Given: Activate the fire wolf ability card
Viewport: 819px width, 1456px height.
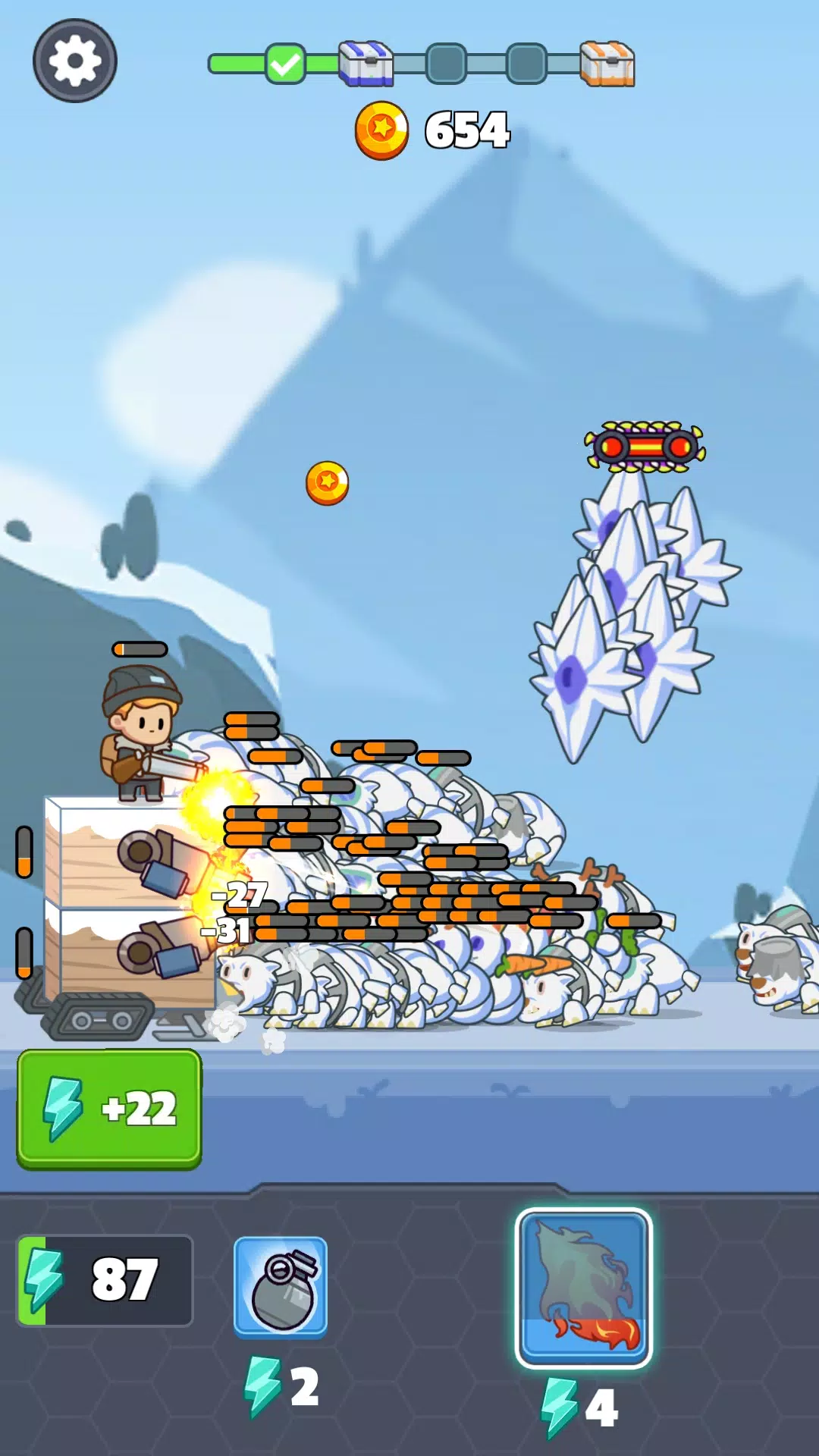Looking at the screenshot, I should [x=583, y=1288].
